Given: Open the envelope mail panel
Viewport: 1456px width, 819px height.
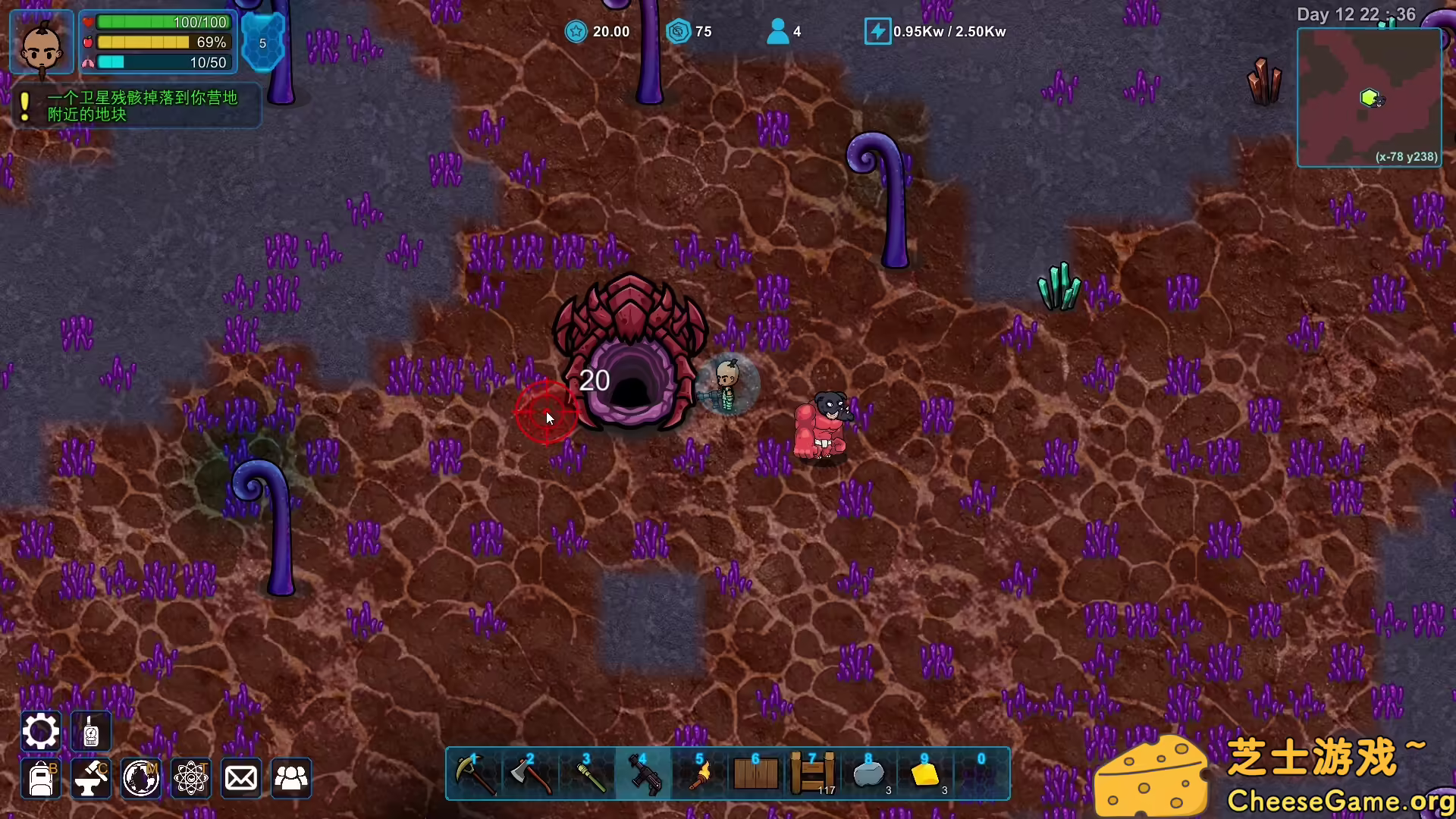Looking at the screenshot, I should [241, 778].
